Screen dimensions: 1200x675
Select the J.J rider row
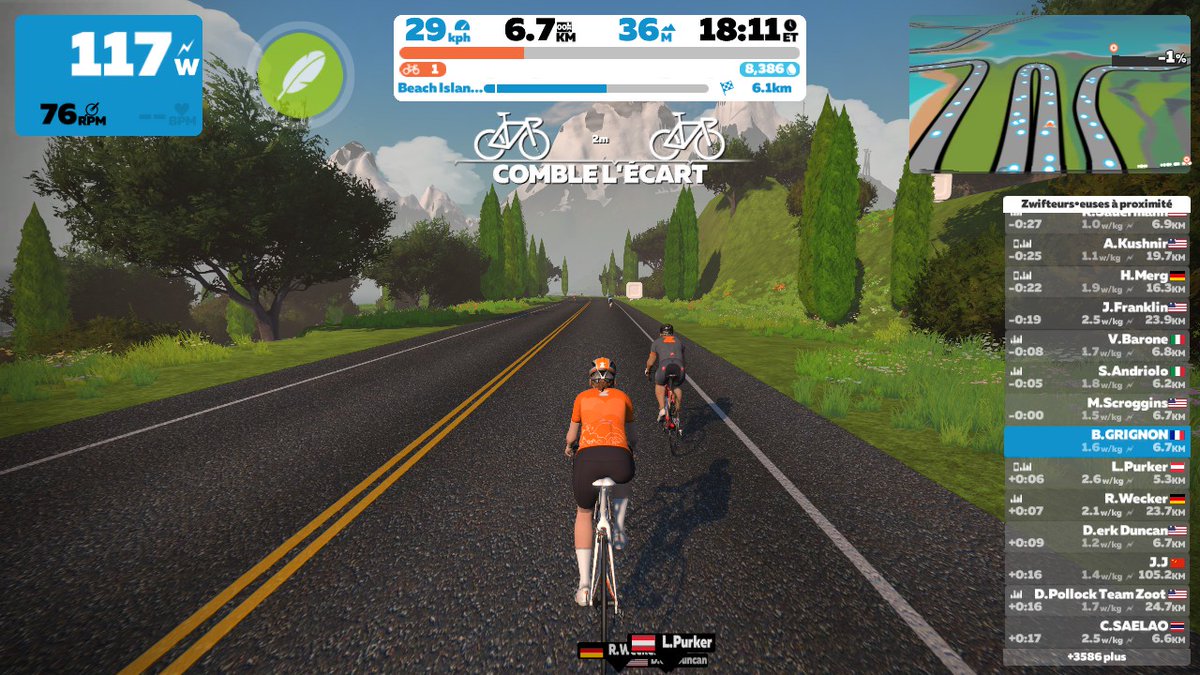[1097, 569]
